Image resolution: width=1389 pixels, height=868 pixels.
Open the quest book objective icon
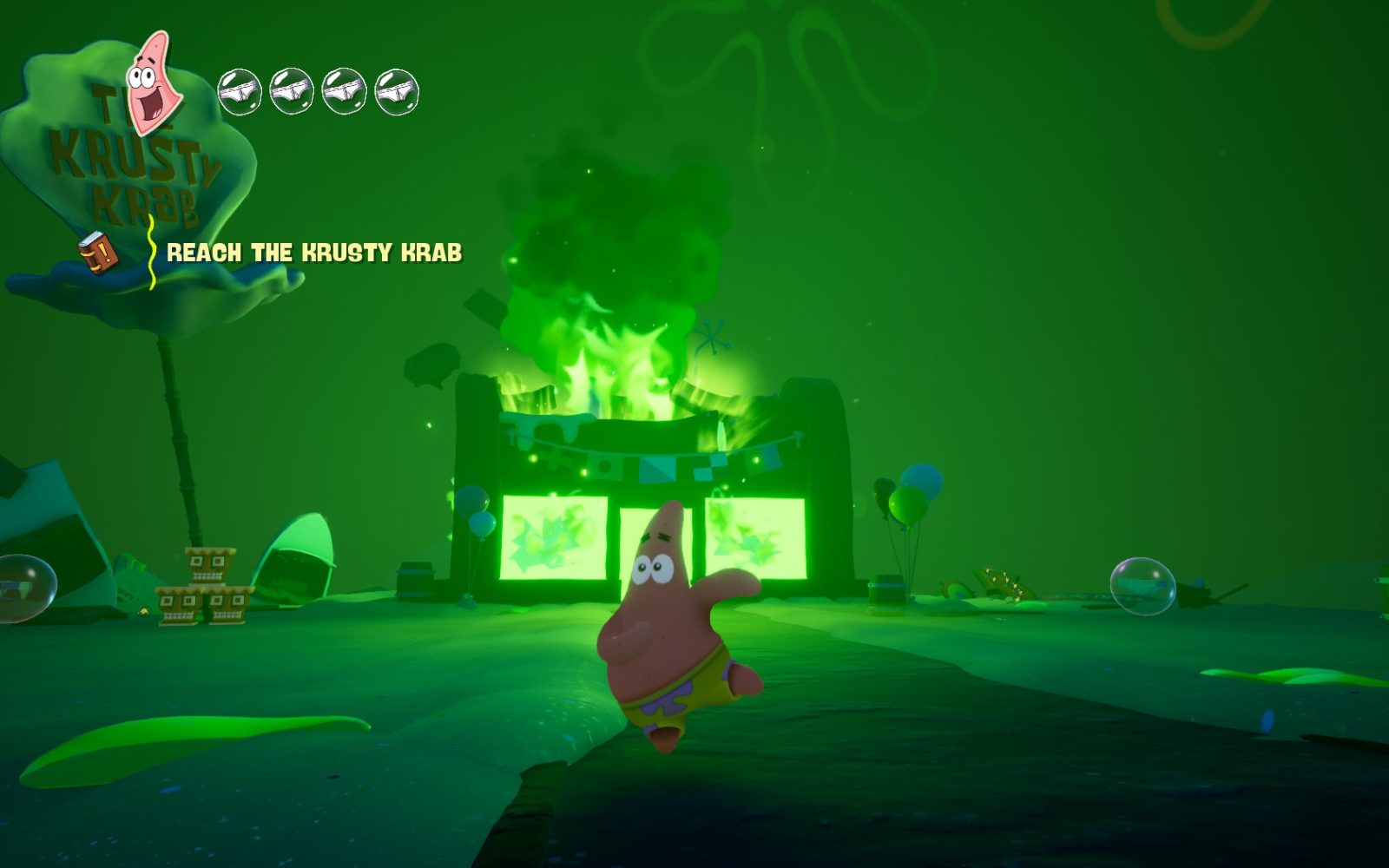(x=98, y=252)
